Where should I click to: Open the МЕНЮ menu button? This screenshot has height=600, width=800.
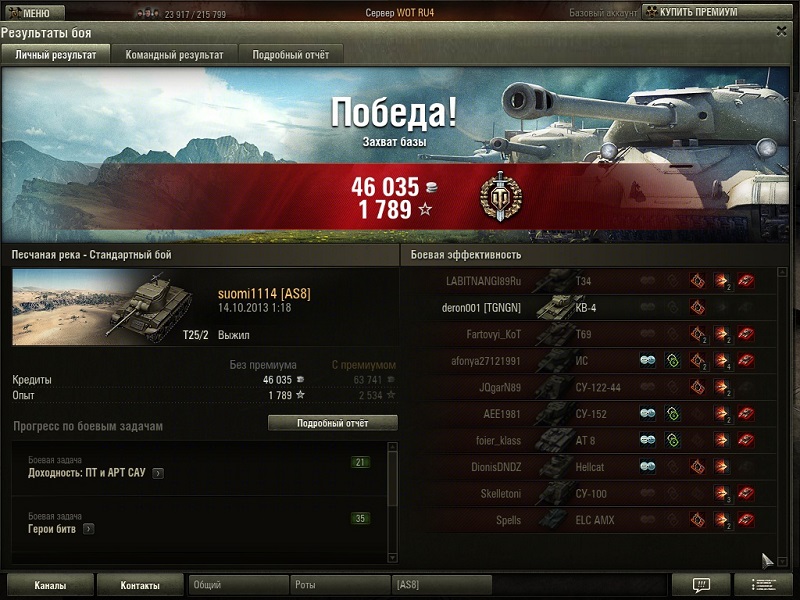coord(34,13)
